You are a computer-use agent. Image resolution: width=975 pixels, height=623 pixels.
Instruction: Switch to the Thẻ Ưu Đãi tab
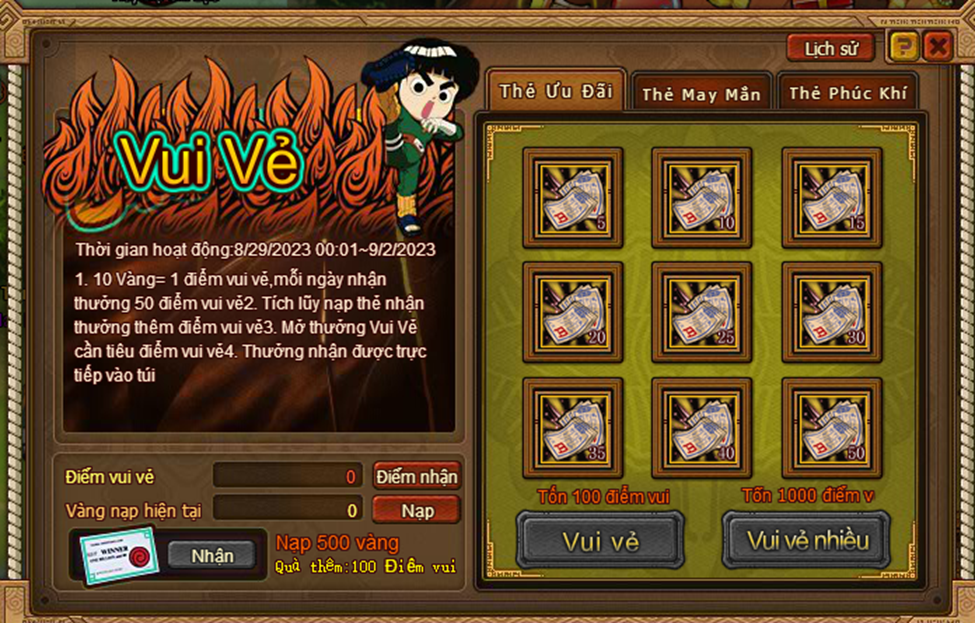(555, 91)
